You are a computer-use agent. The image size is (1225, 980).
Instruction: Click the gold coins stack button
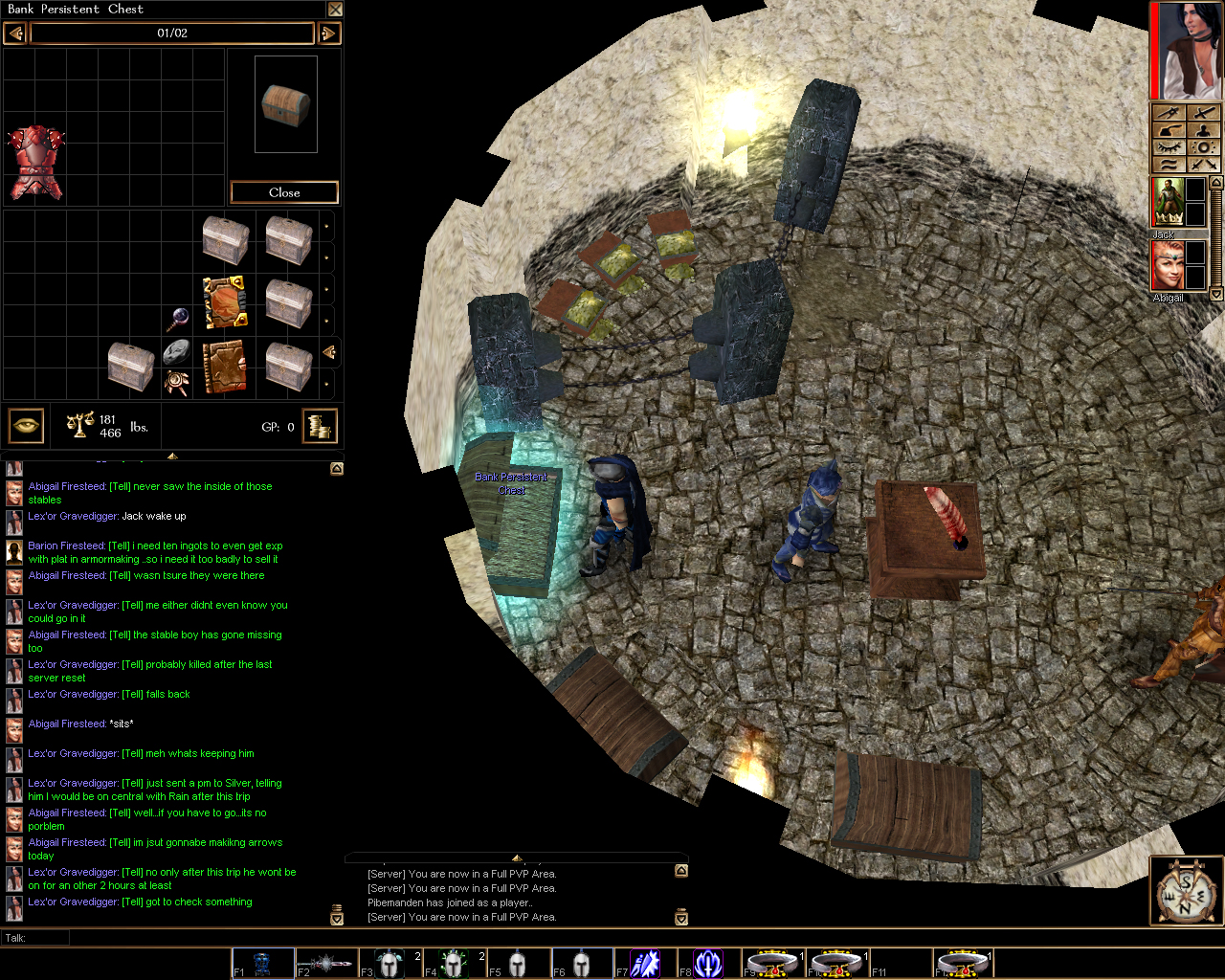pyautogui.click(x=320, y=426)
